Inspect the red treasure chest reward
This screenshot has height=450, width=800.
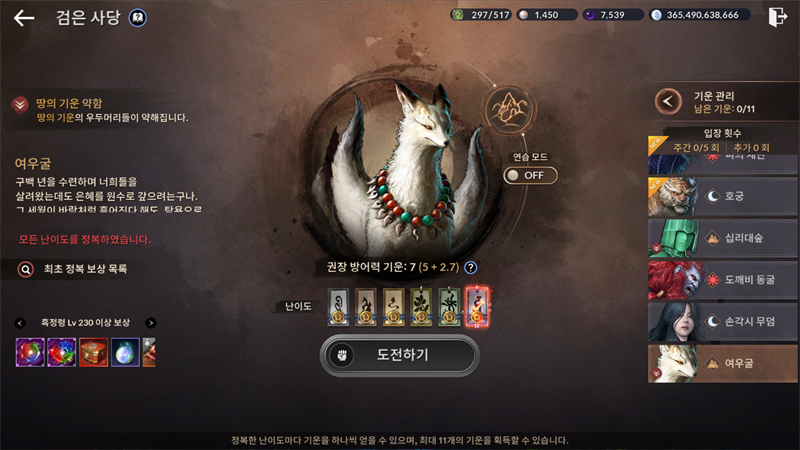pyautogui.click(x=93, y=352)
